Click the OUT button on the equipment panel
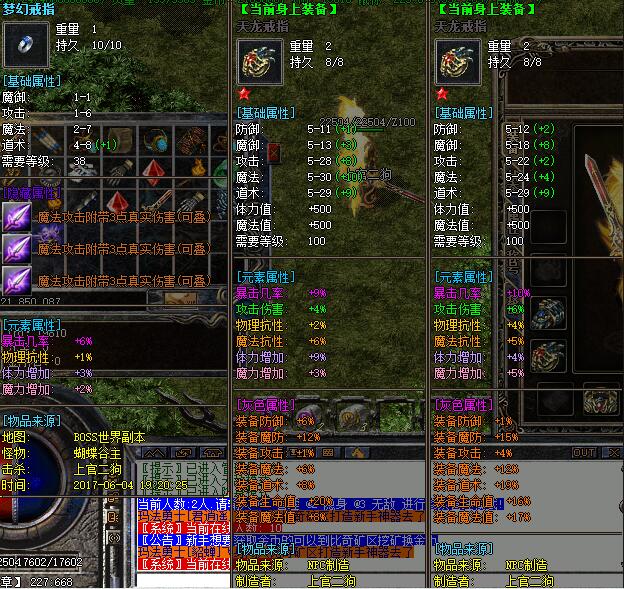The width and height of the screenshot is (624, 589). tap(584, 452)
